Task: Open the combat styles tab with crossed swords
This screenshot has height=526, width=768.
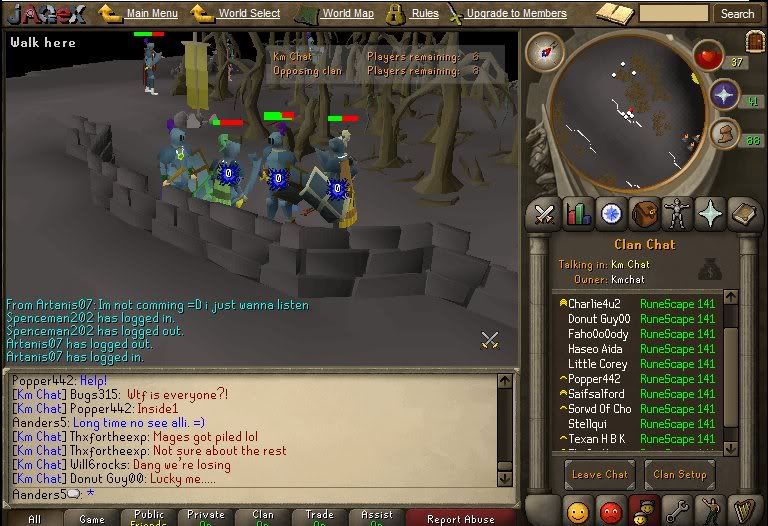Action: coord(544,214)
